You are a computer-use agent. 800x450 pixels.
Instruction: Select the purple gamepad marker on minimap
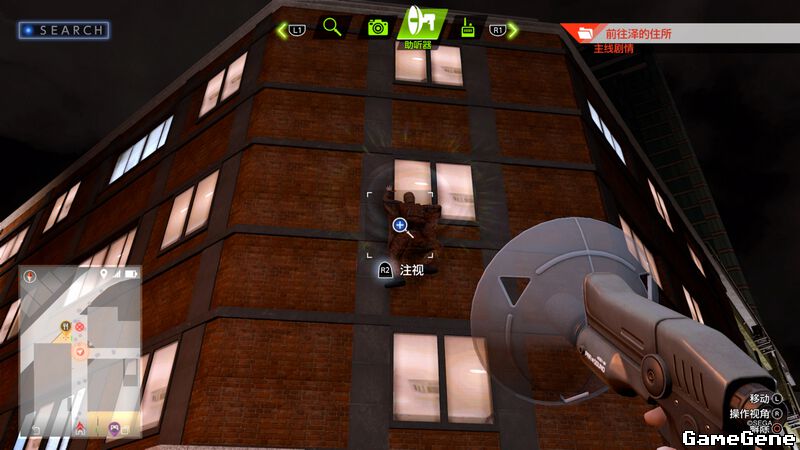tap(114, 427)
